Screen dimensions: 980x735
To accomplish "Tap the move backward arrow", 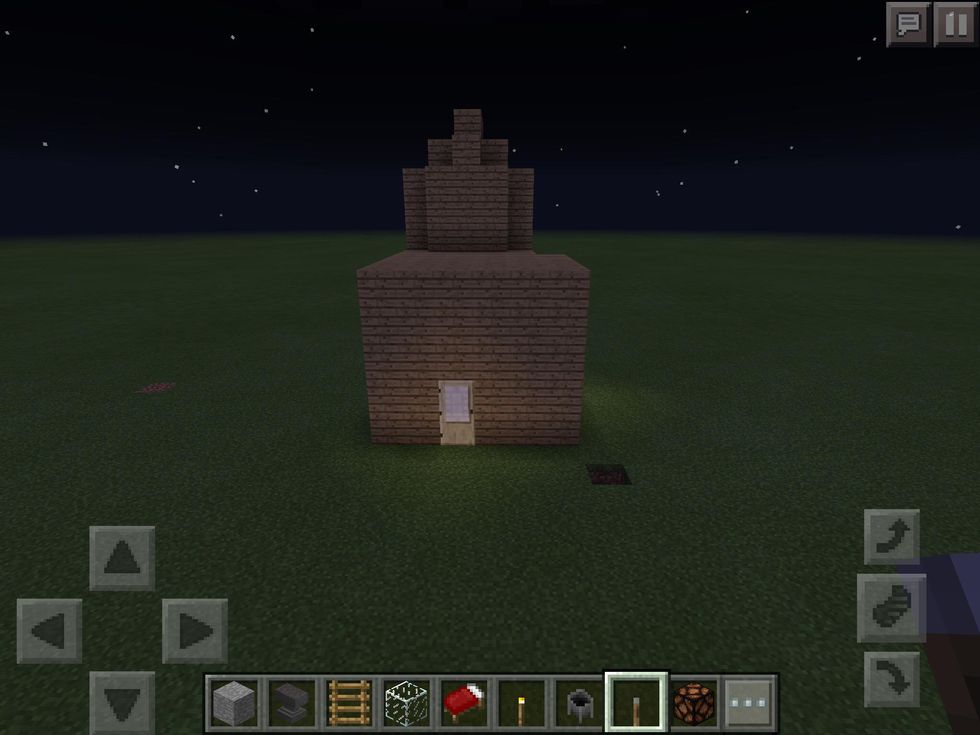I will (x=122, y=702).
